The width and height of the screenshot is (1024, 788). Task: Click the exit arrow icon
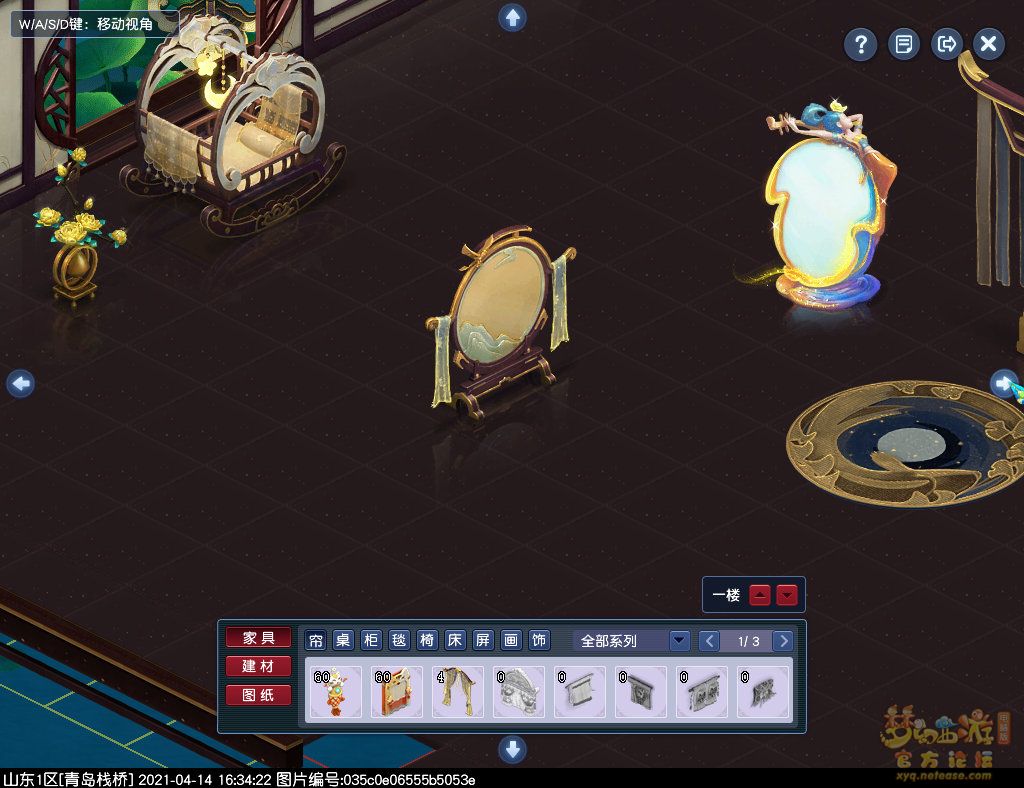946,44
